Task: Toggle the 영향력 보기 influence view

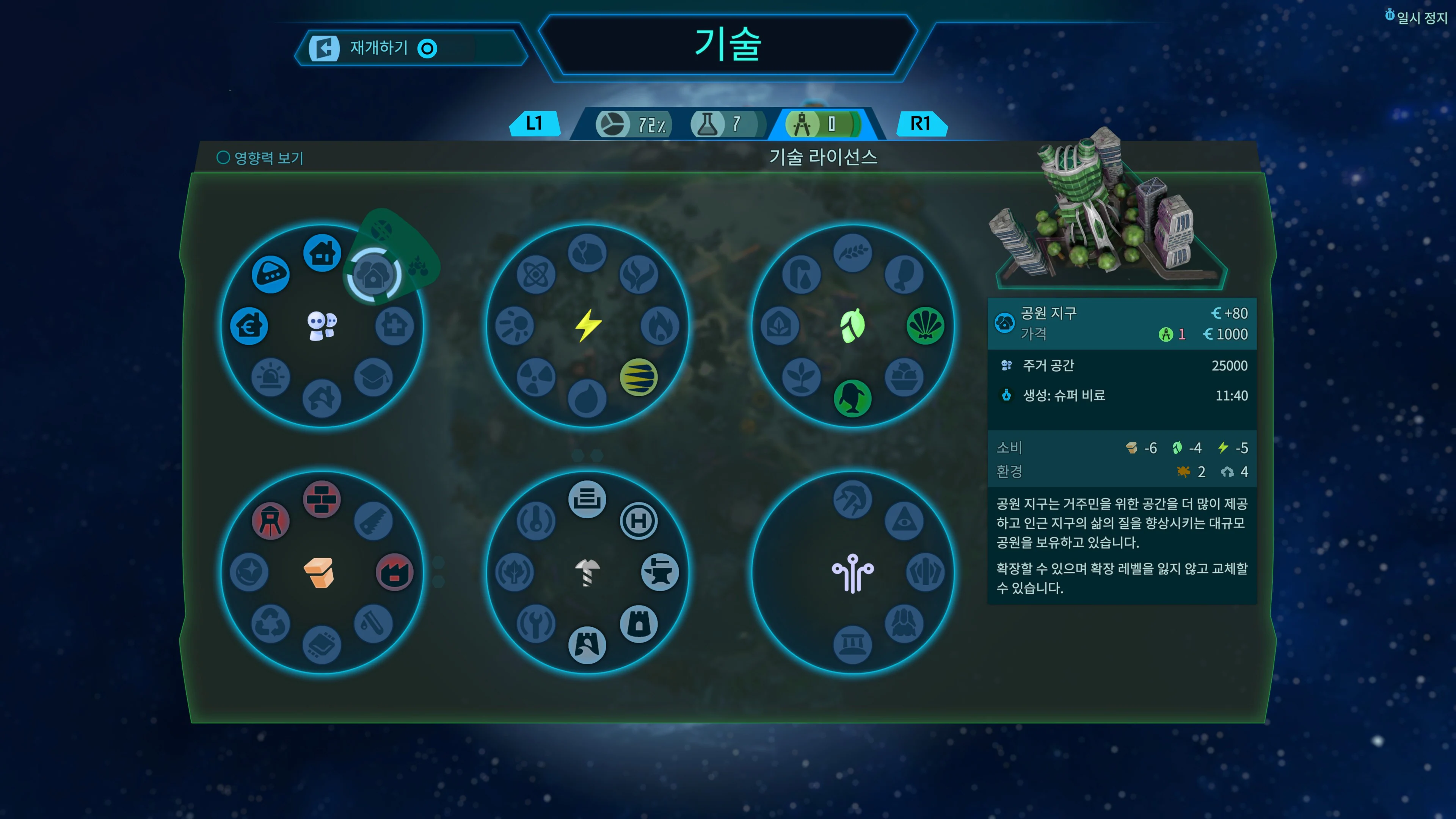Action: [x=260, y=158]
